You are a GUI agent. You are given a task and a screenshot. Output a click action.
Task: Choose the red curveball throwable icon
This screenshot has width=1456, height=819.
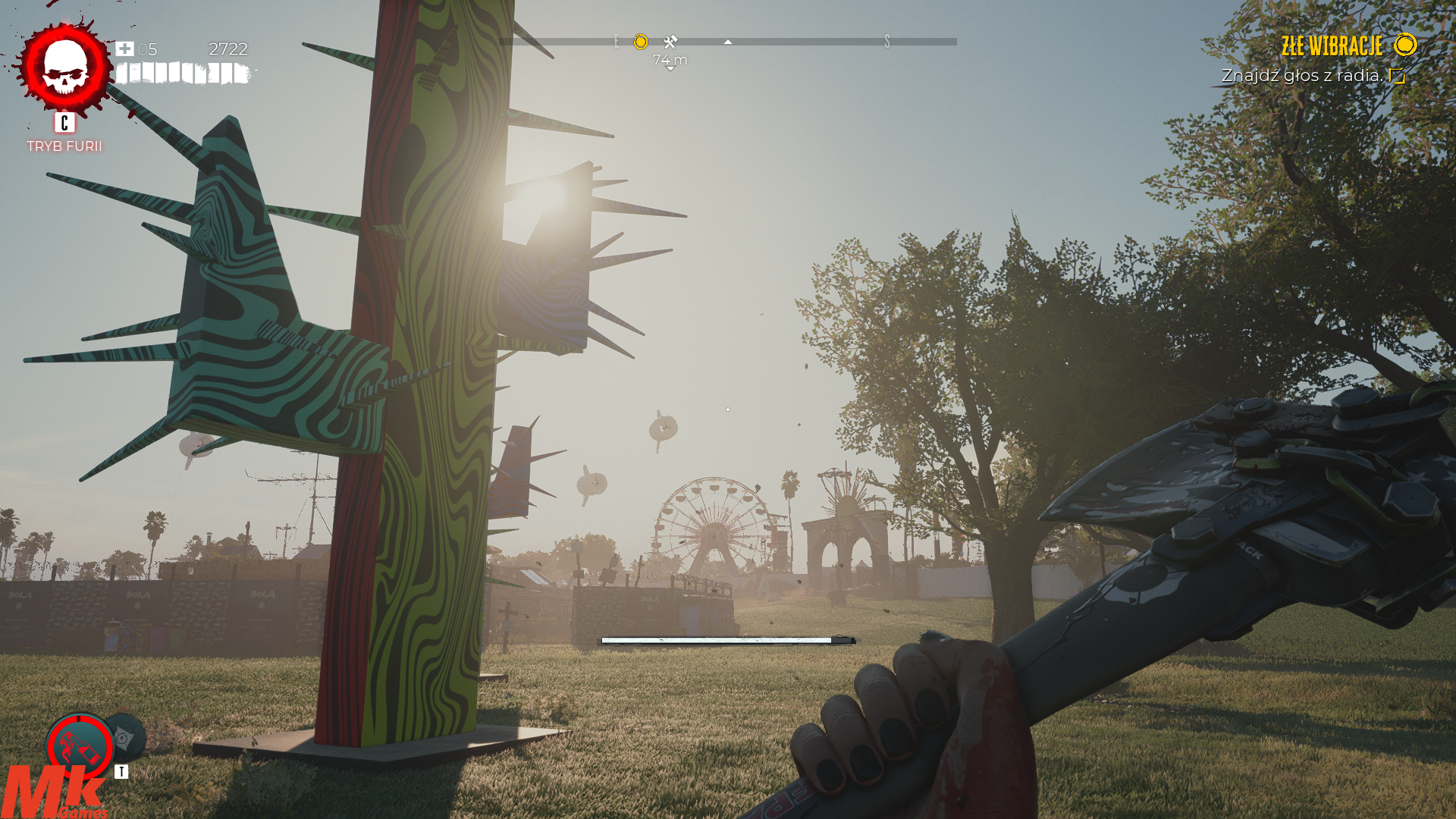pos(79,747)
